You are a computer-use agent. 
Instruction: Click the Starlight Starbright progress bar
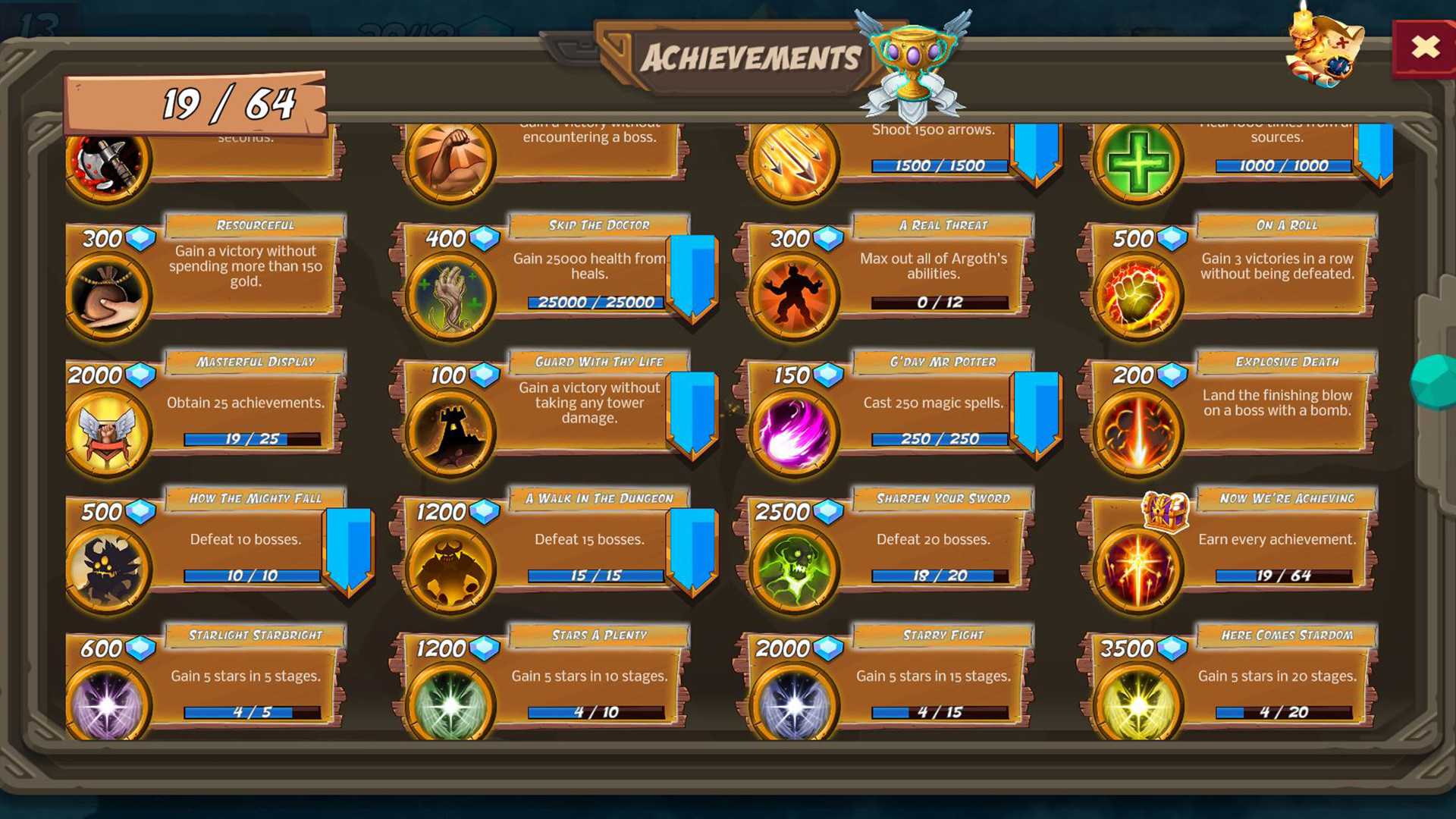(250, 711)
